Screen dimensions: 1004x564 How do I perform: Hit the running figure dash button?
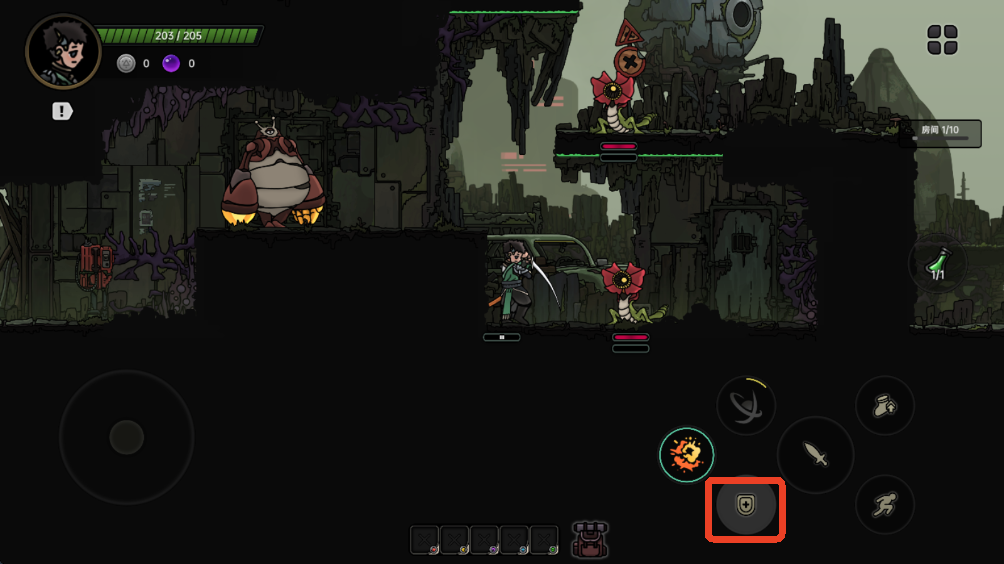pos(884,504)
